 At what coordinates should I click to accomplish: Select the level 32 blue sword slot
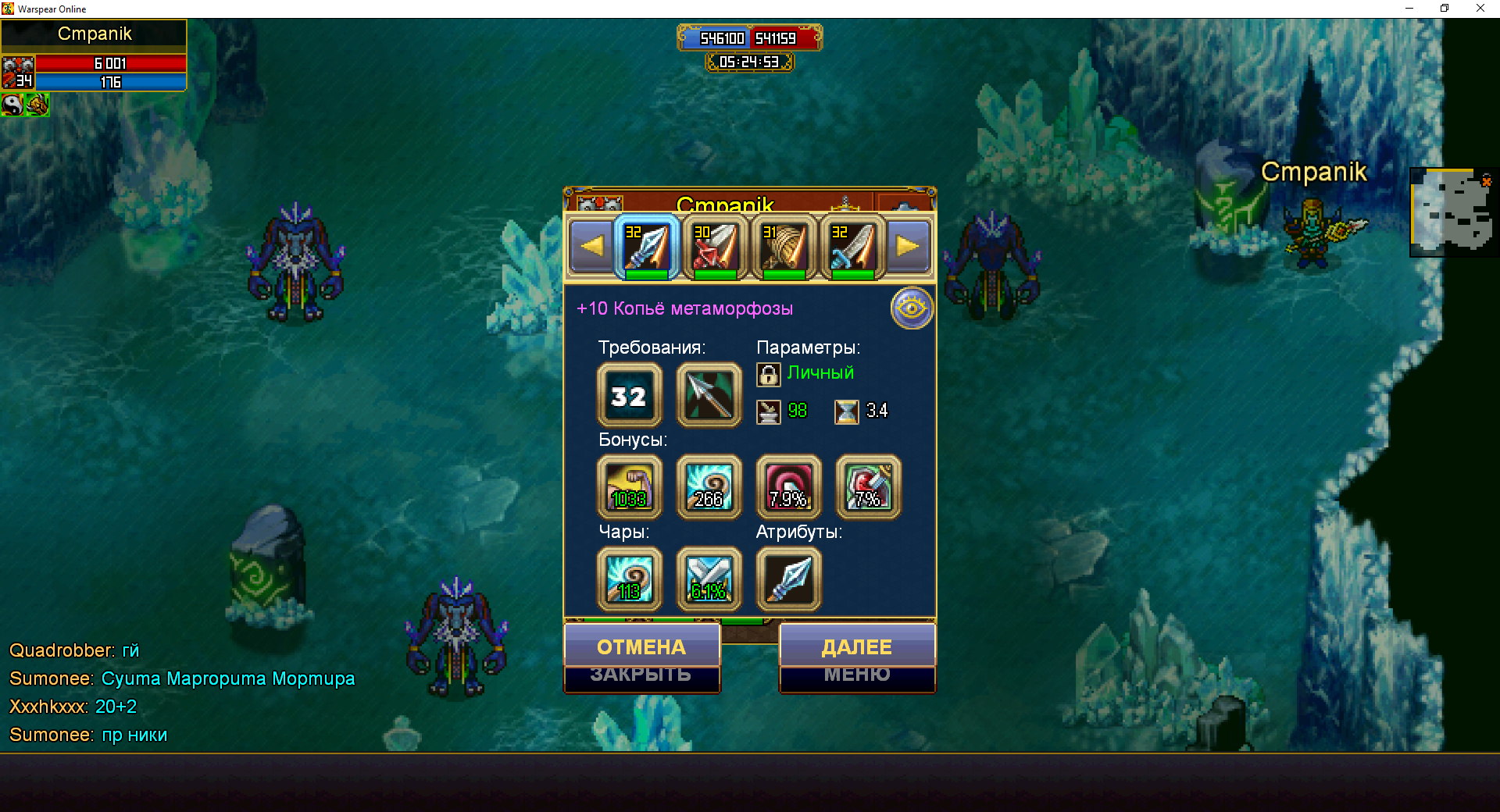[852, 248]
